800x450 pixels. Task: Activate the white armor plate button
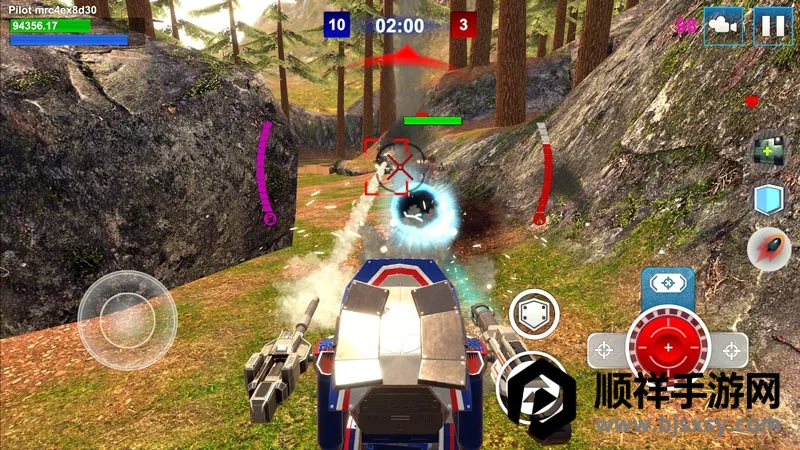[533, 315]
